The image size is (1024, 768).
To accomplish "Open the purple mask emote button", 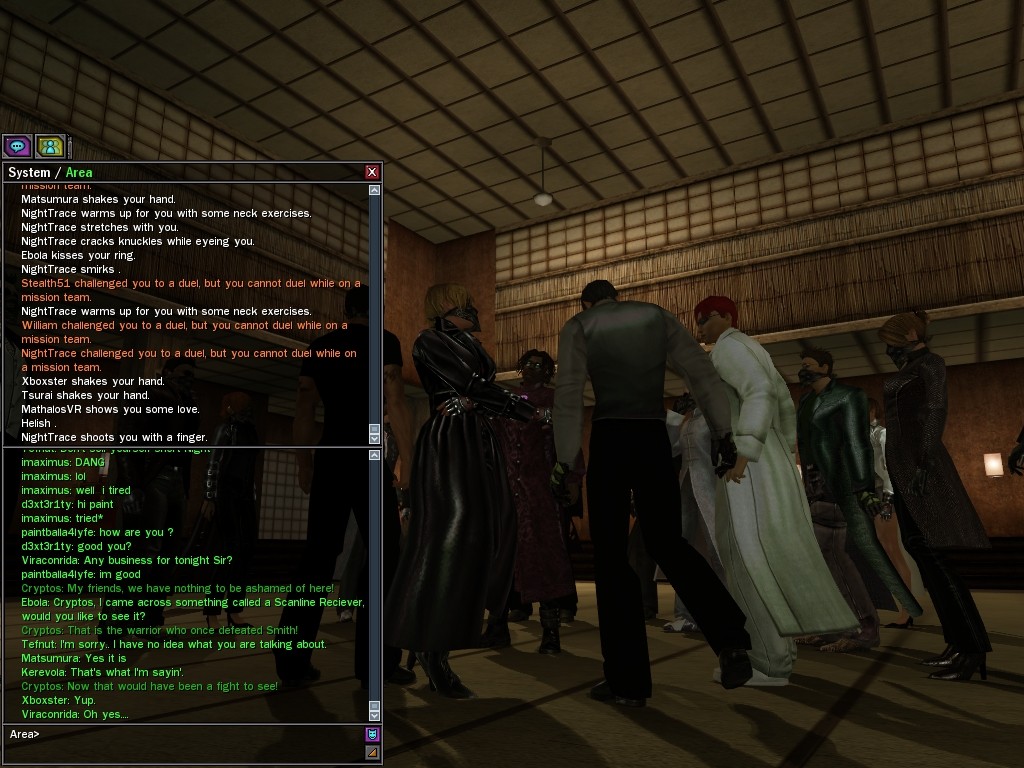I will pos(372,734).
